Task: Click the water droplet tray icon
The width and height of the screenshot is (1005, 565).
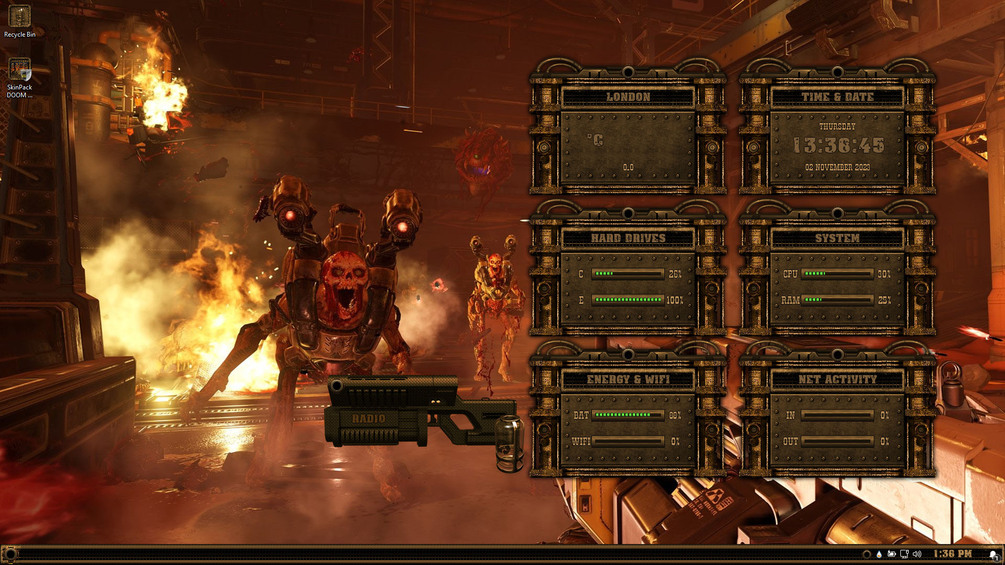Action: 879,554
